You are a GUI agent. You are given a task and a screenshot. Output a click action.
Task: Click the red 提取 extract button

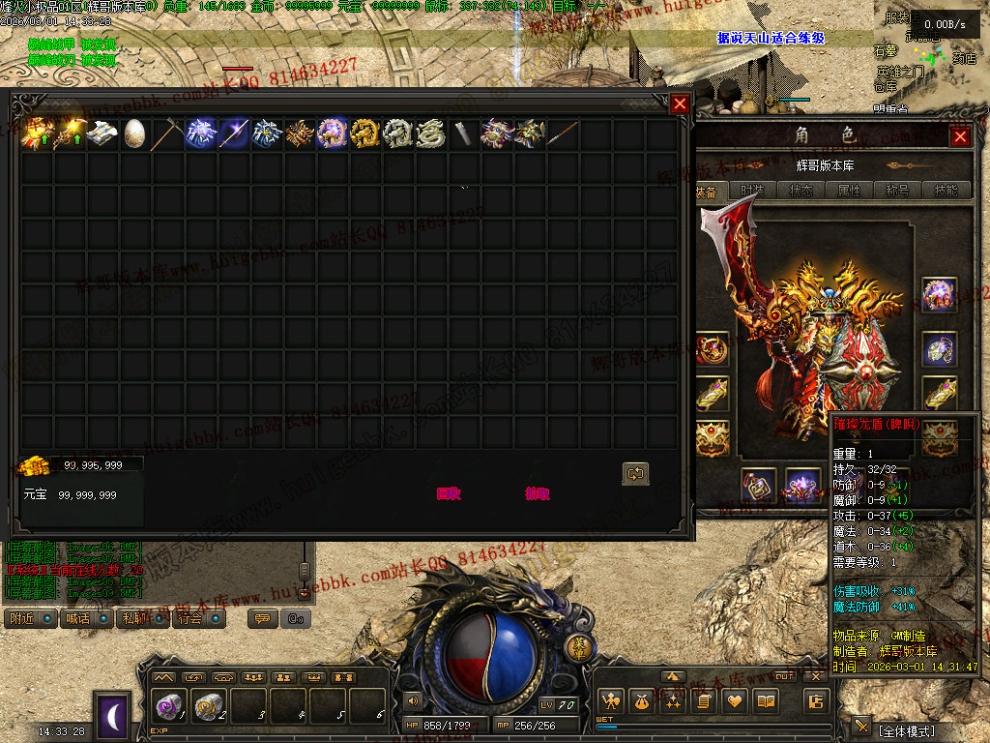coord(537,493)
